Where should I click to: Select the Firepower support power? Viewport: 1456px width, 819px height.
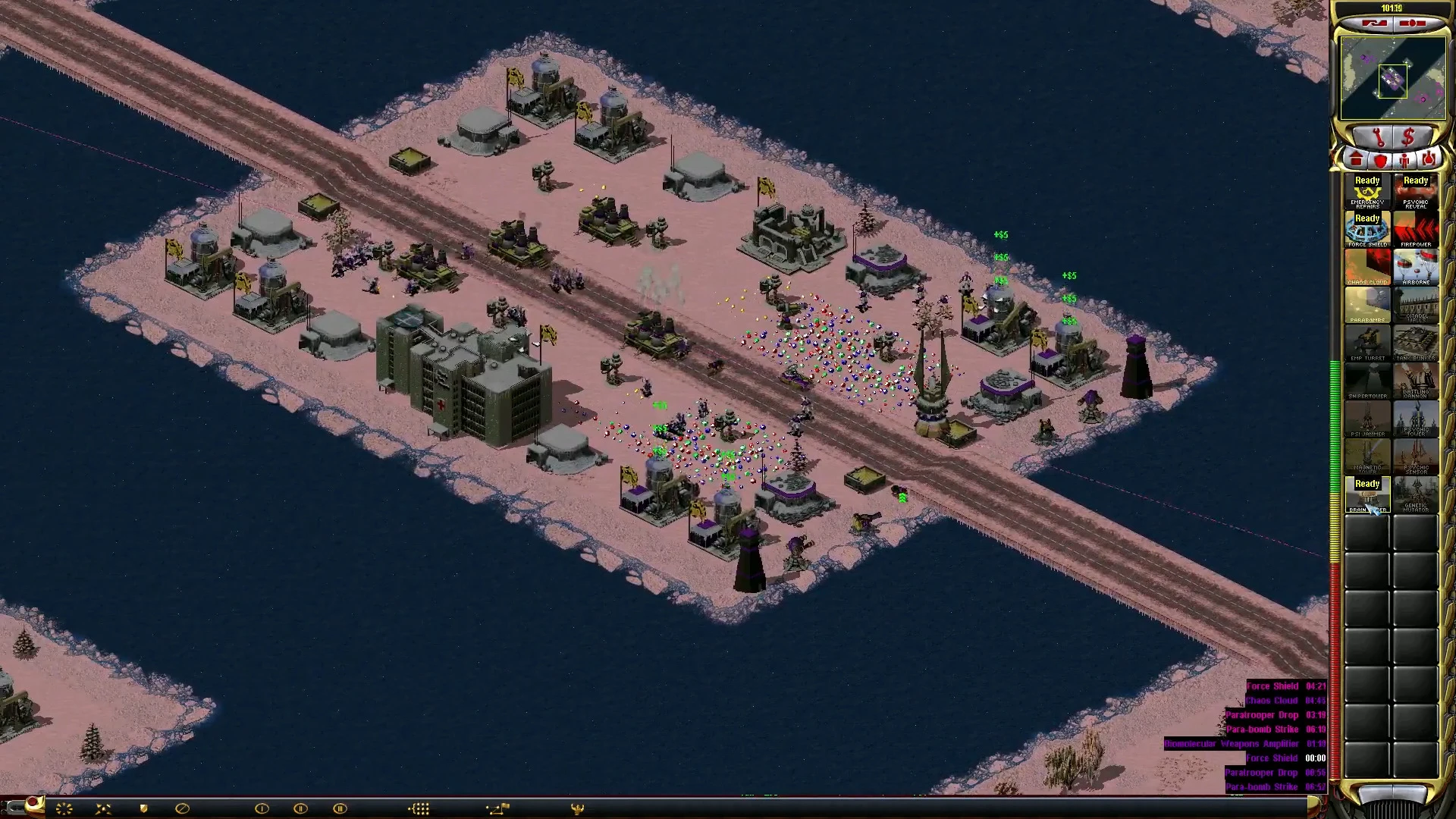pos(1415,230)
